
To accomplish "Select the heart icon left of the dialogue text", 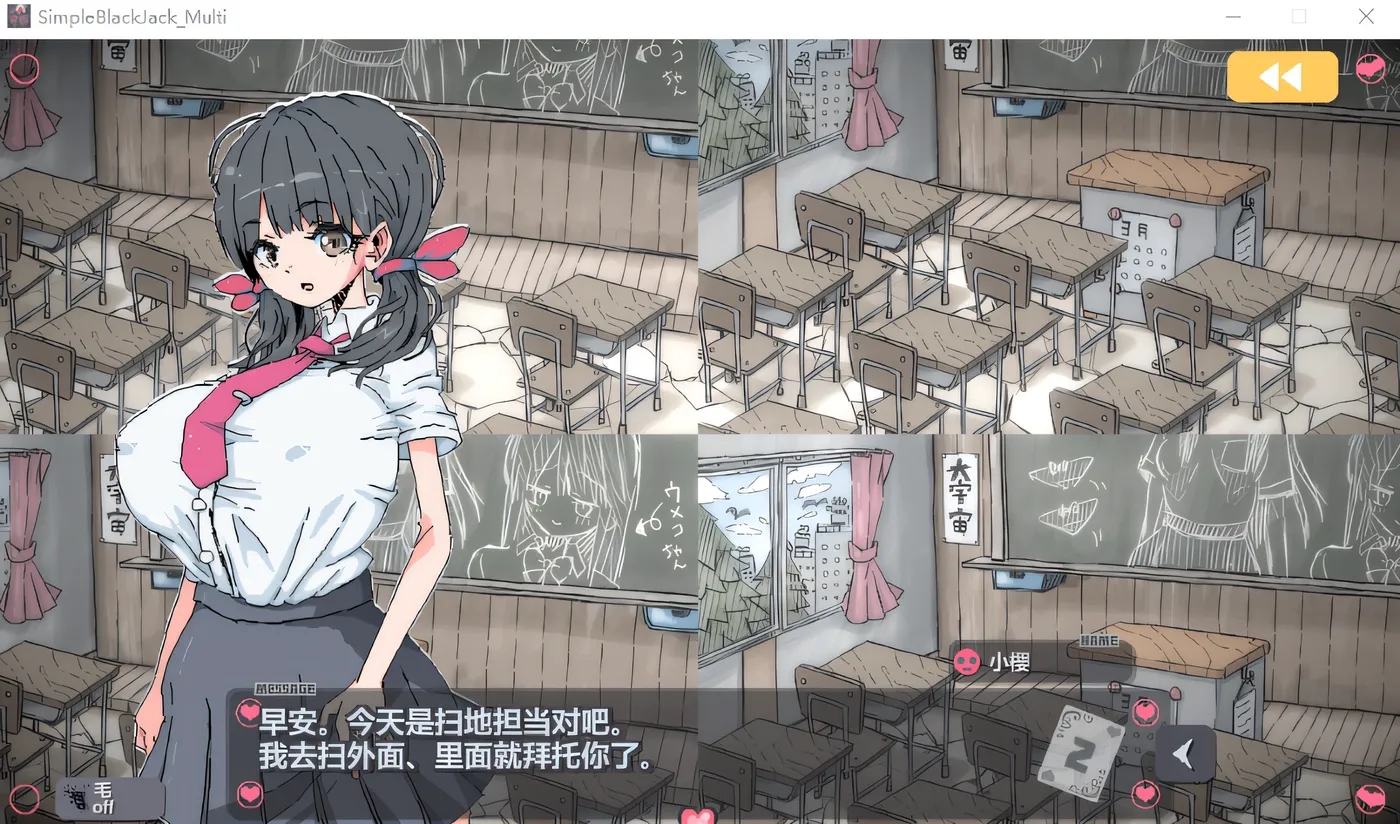I will [248, 712].
